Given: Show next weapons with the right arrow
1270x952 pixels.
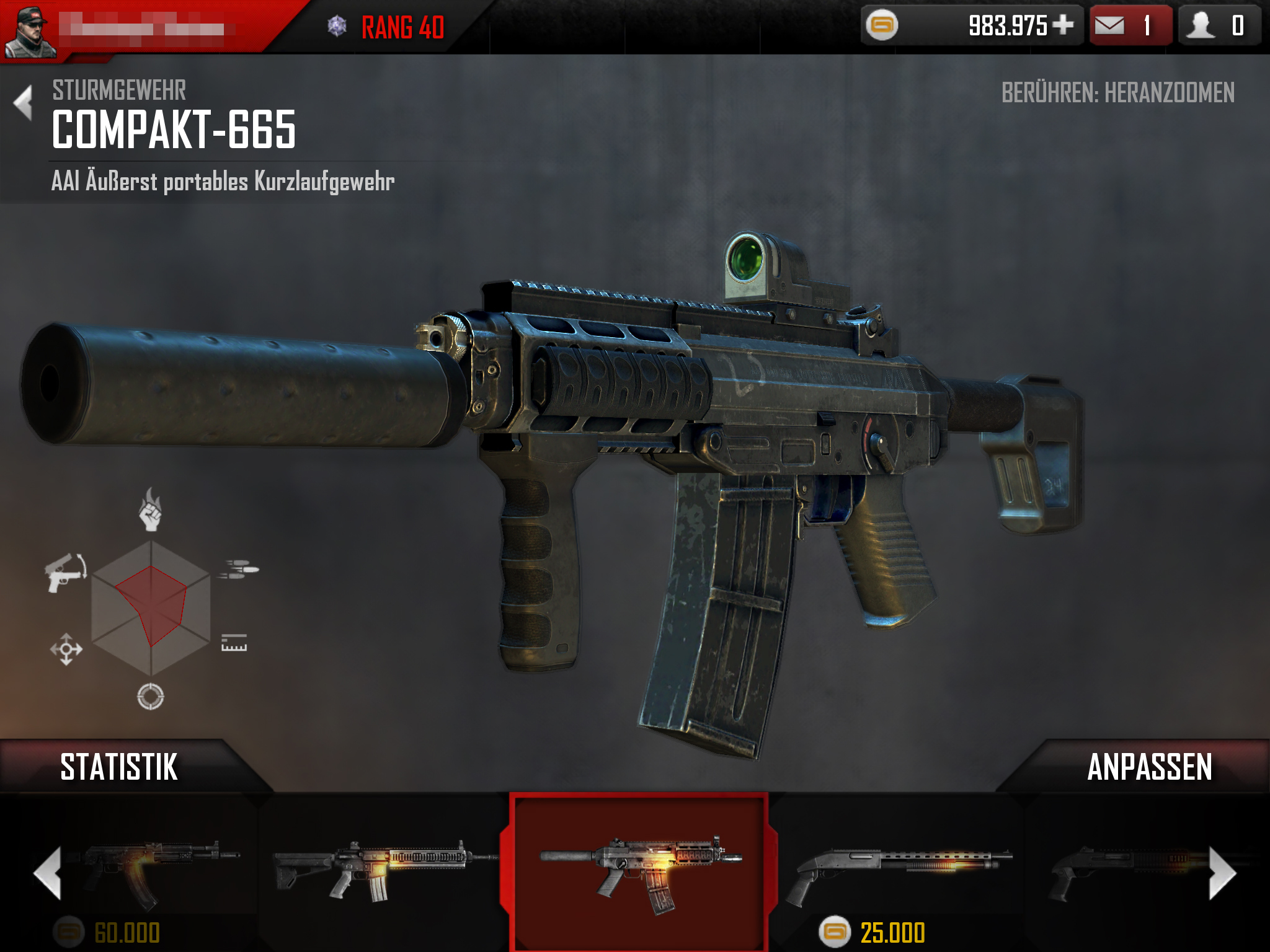Looking at the screenshot, I should pos(1222,873).
